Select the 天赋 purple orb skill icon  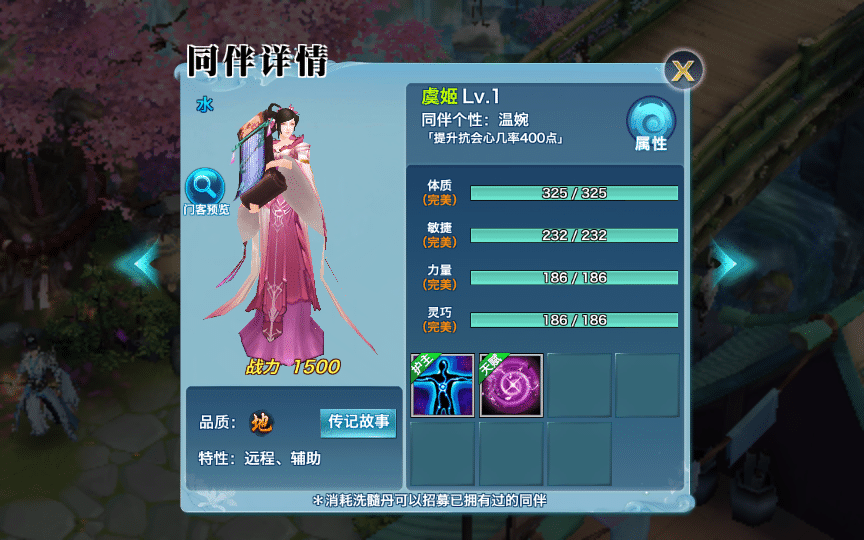pos(511,385)
